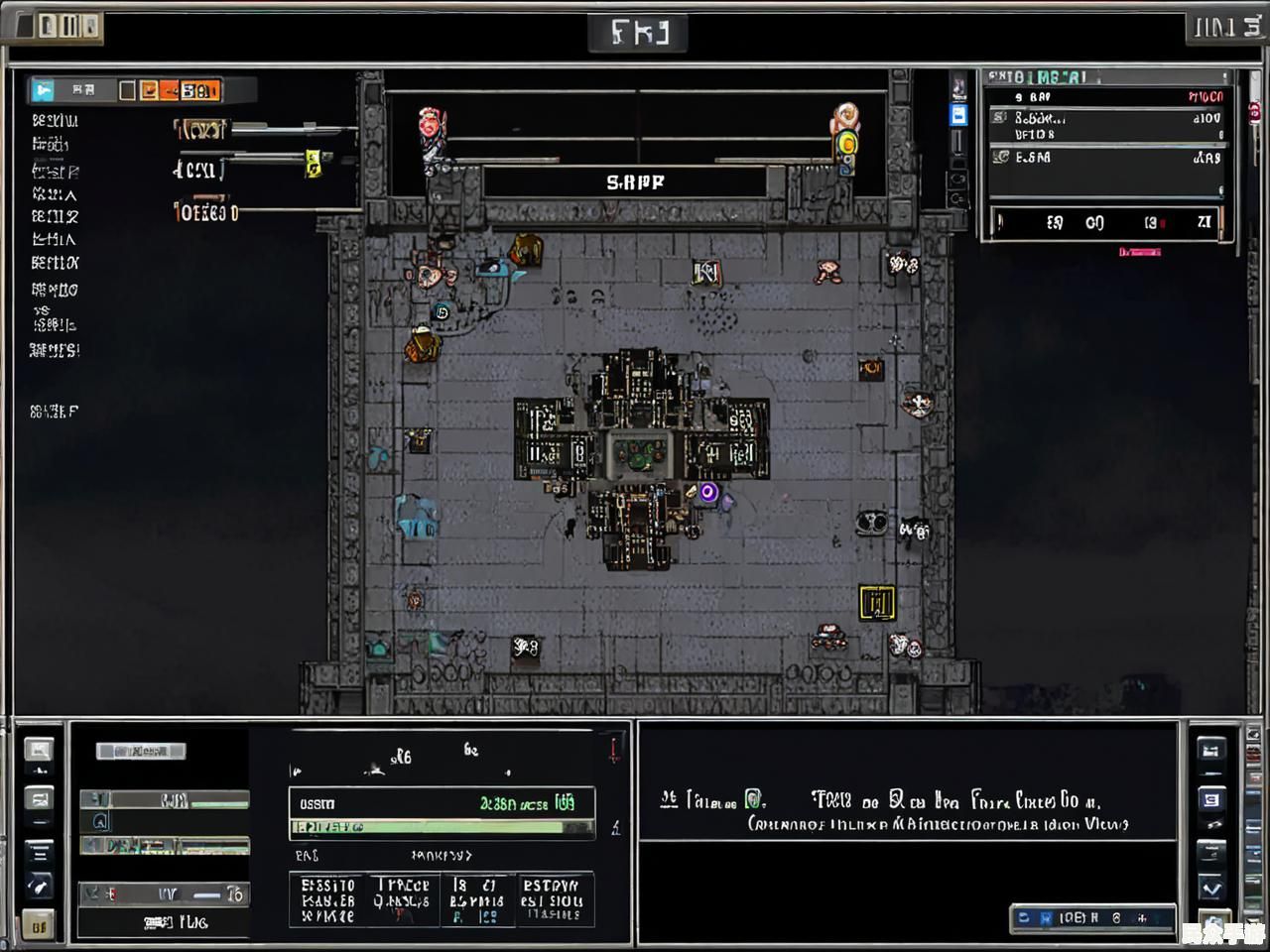Open the list-lines icon in the bottom-left sidebar
1270x952 pixels.
coord(39,851)
